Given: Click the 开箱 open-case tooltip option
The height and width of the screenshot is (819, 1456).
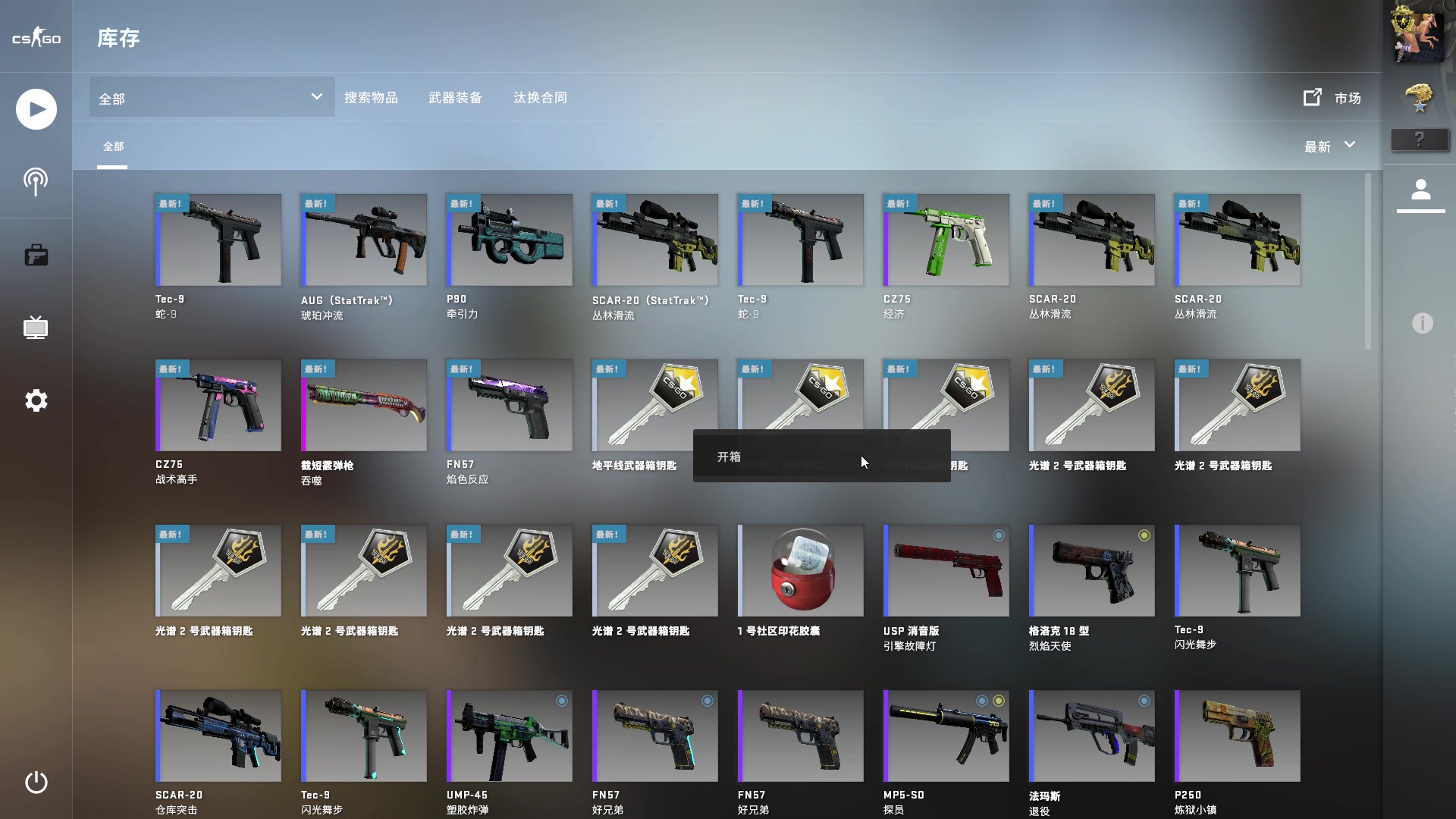Looking at the screenshot, I should [x=730, y=457].
